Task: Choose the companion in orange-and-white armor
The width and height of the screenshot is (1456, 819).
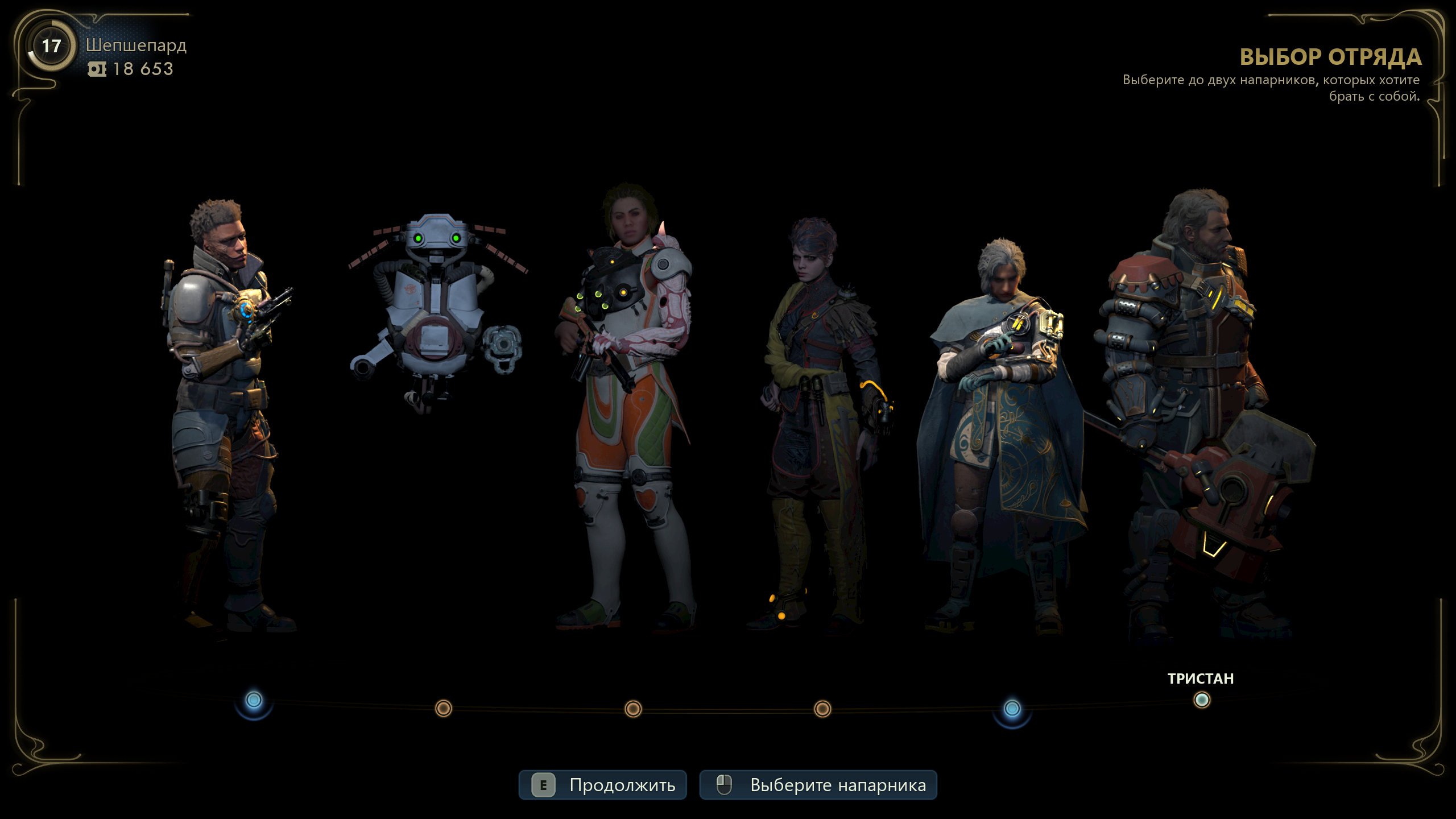Action: pos(627,398)
